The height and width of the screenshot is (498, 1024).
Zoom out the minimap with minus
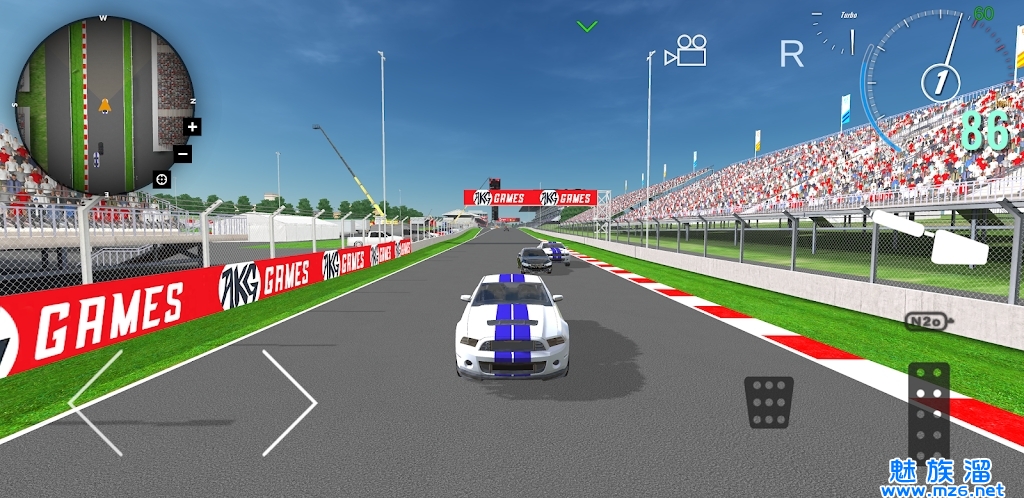pyautogui.click(x=182, y=154)
